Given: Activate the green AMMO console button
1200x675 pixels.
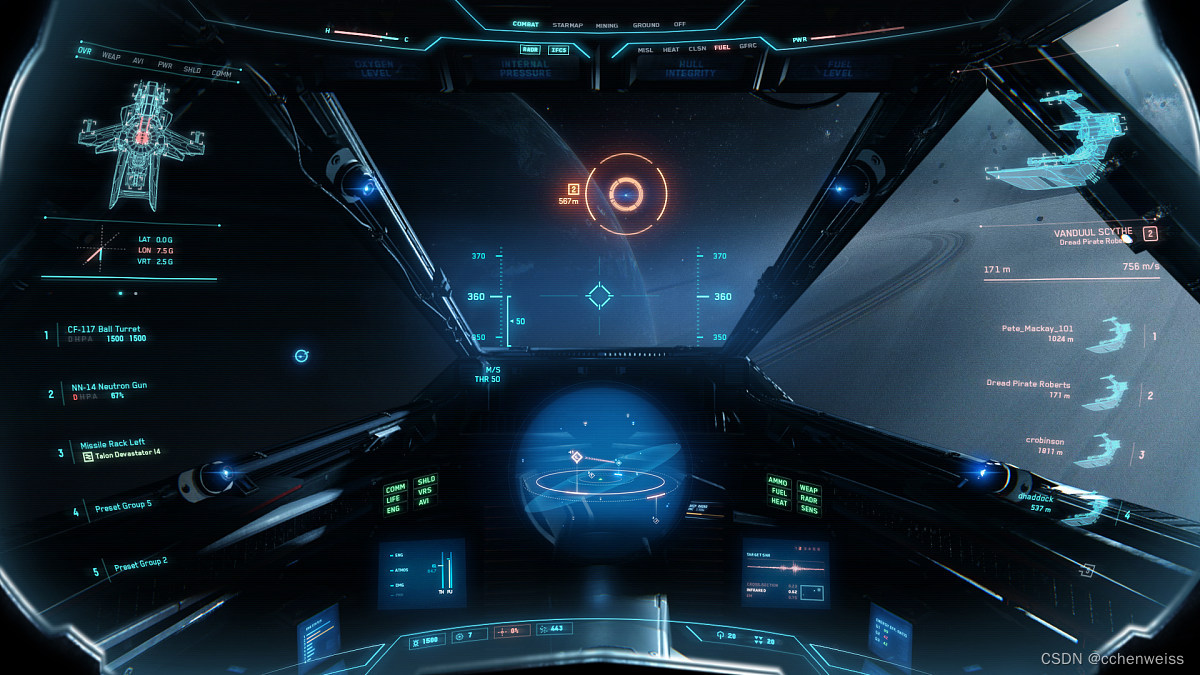Looking at the screenshot, I should (778, 482).
